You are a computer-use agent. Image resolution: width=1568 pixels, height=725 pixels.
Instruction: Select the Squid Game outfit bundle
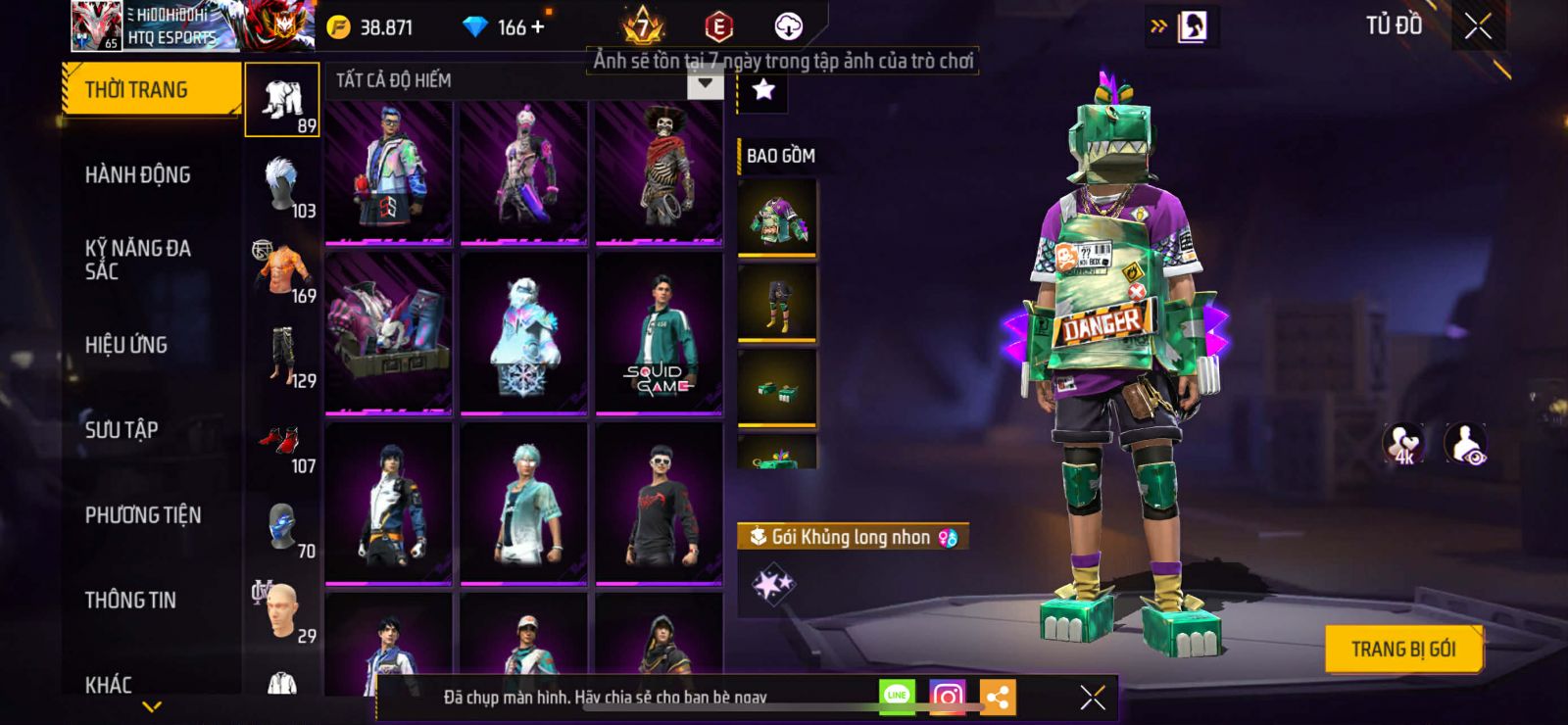pos(659,333)
